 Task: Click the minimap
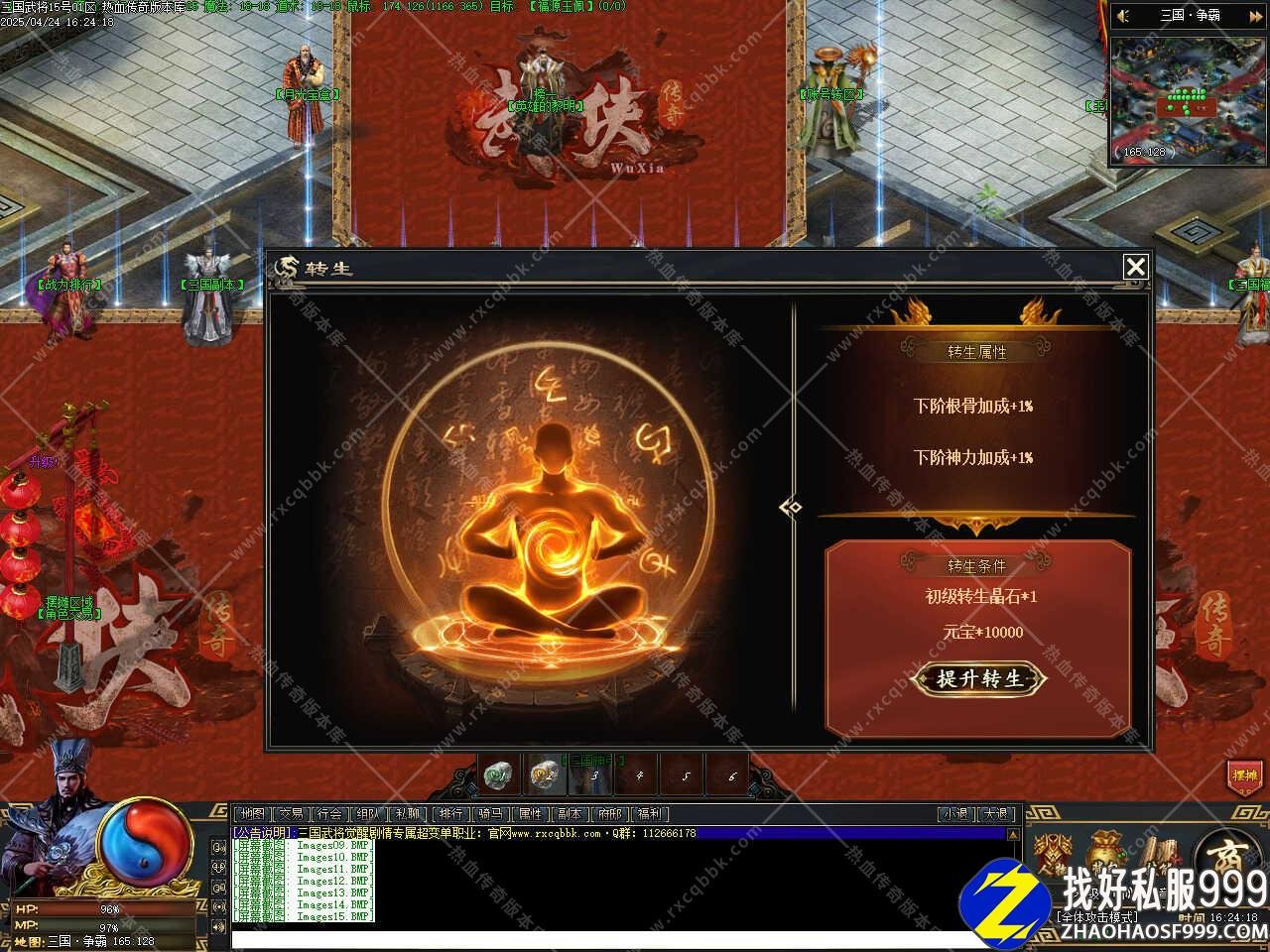1188,99
